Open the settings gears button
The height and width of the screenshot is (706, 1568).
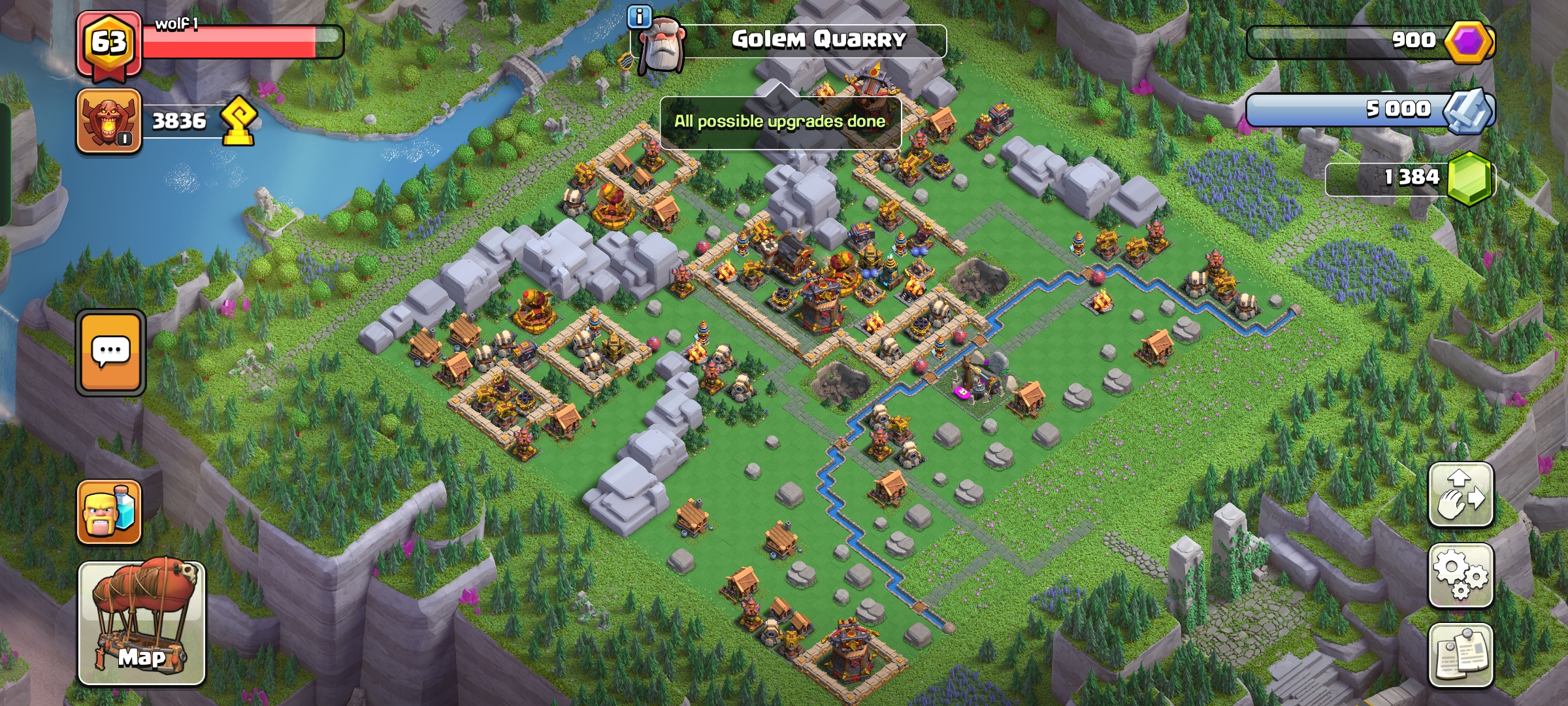pyautogui.click(x=1461, y=575)
